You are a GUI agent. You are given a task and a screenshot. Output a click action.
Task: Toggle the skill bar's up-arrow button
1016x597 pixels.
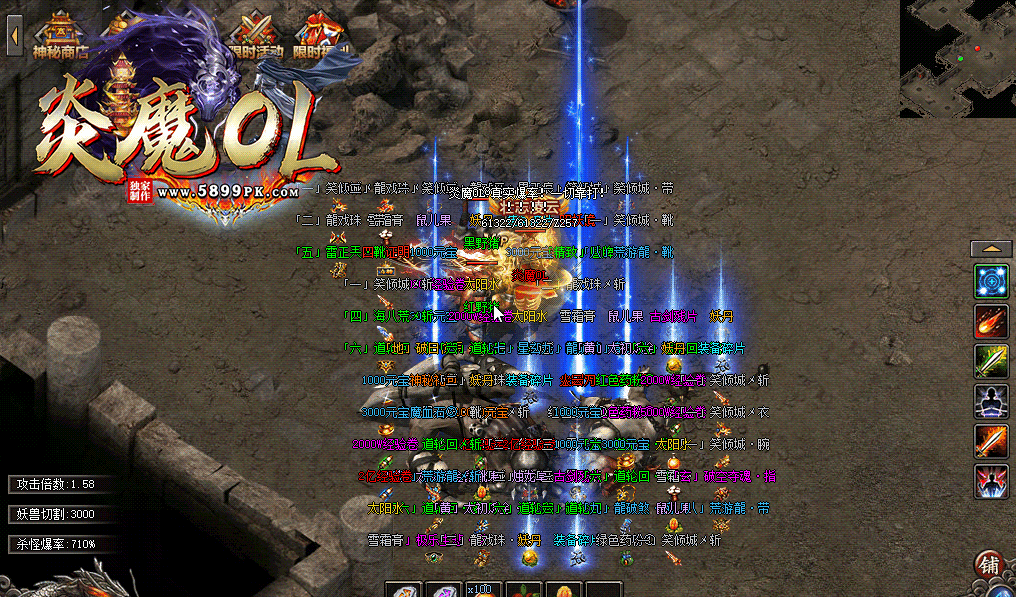(991, 248)
